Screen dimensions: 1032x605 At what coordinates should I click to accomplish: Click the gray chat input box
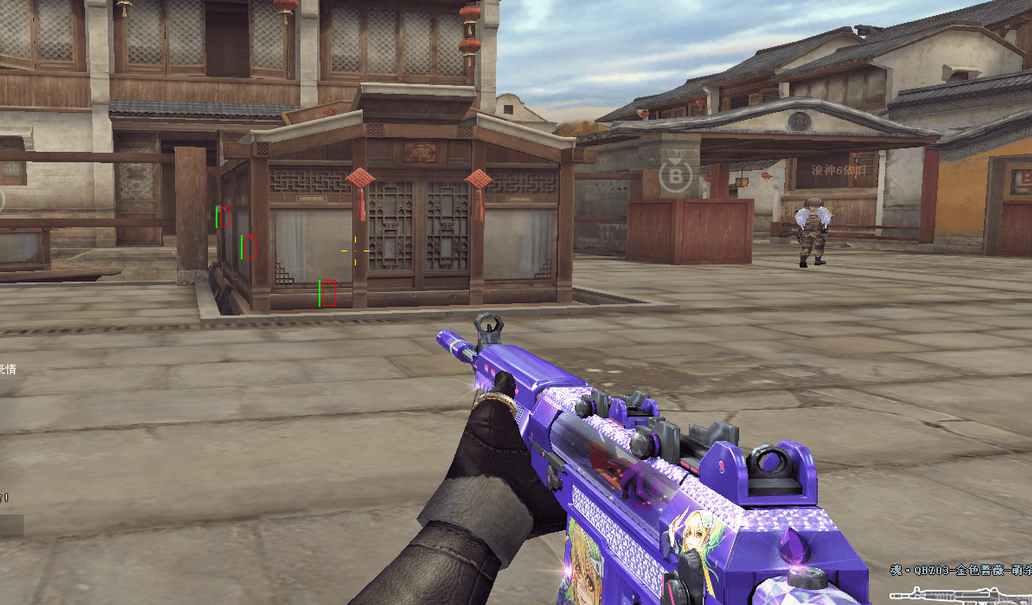10,526
